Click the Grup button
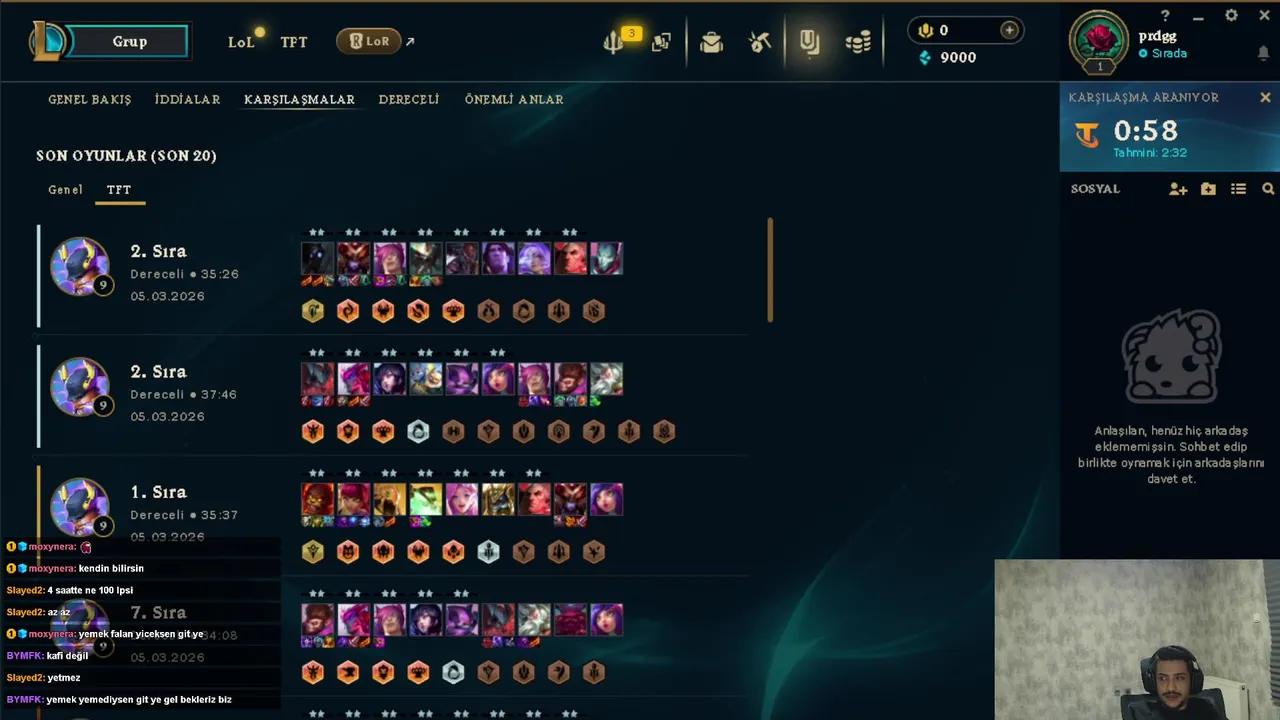Image resolution: width=1280 pixels, height=720 pixels. (129, 41)
